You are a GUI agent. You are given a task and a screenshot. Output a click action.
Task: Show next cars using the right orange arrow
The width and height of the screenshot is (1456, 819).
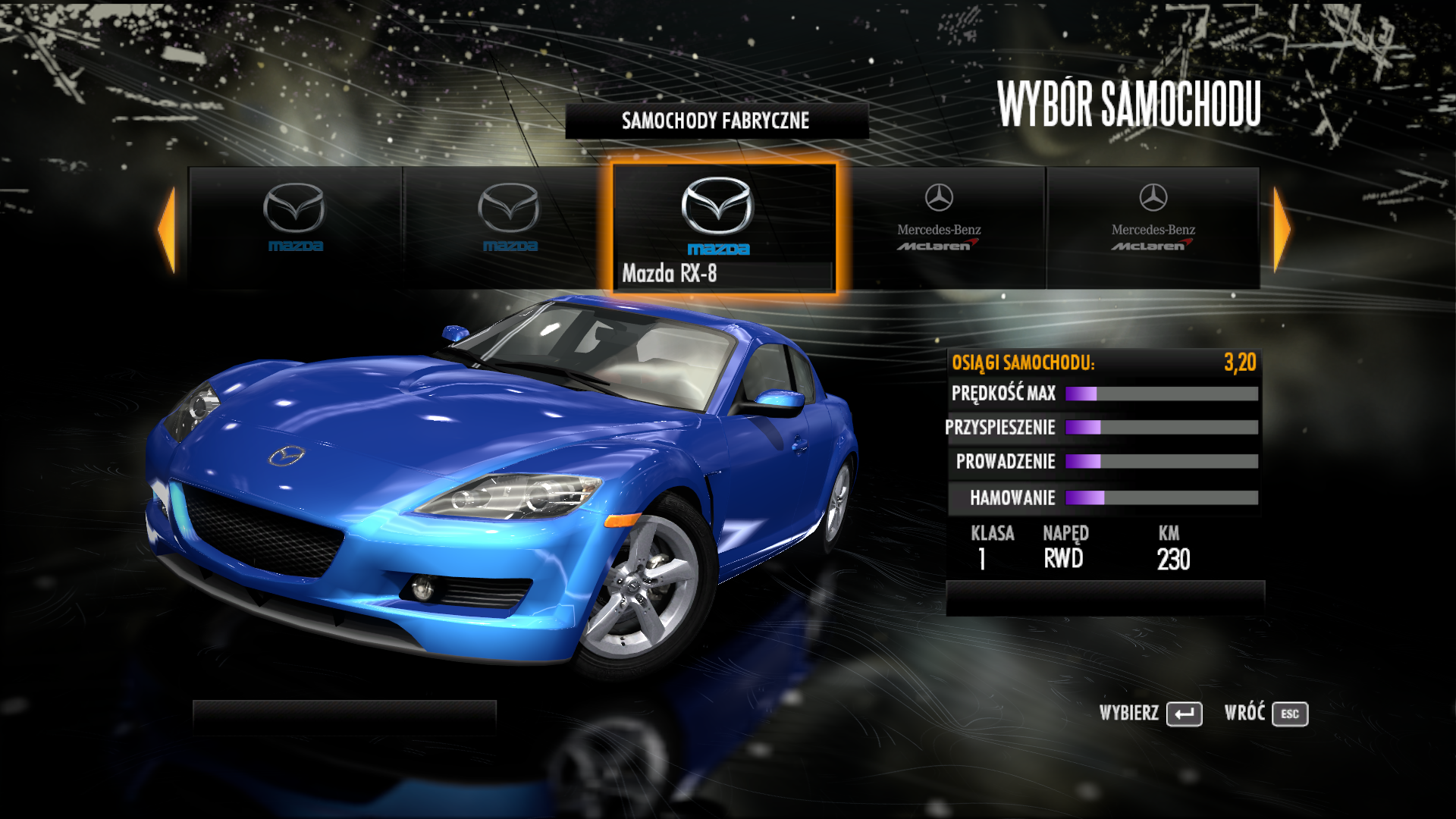pos(1281,229)
